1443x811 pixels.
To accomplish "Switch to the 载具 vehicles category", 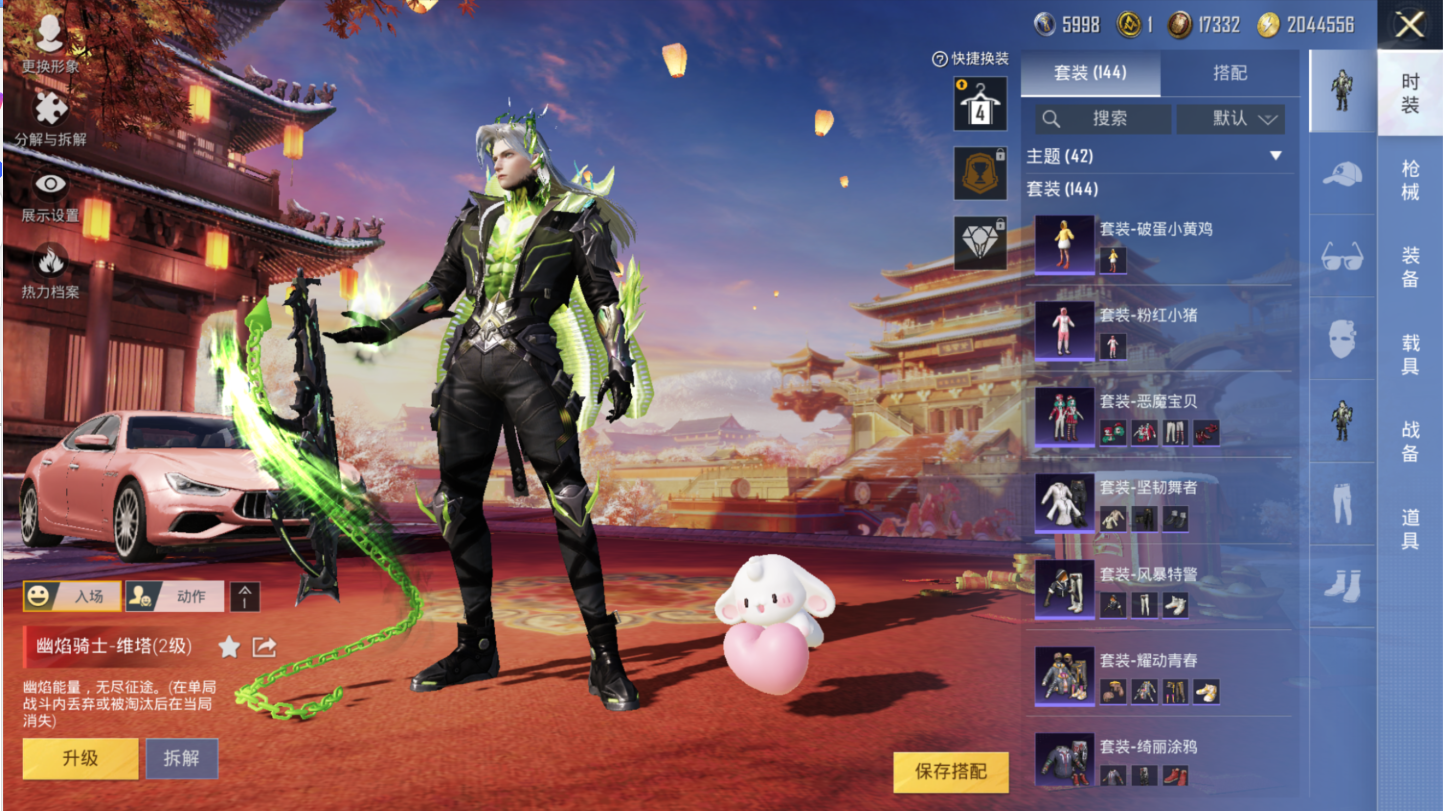I will pyautogui.click(x=1410, y=354).
